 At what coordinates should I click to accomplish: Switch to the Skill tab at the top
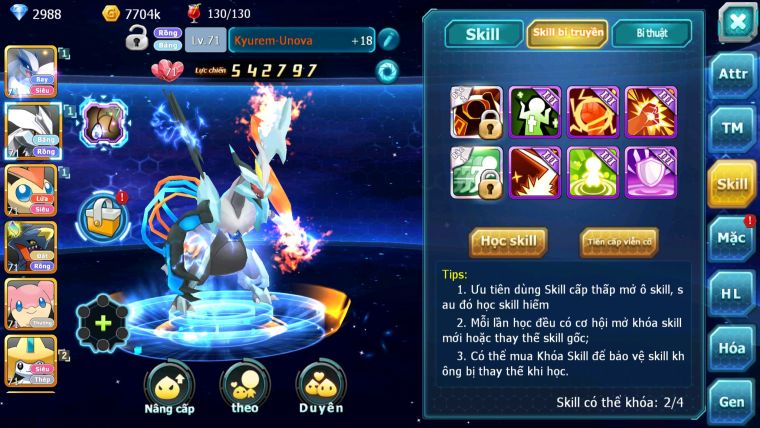tap(482, 34)
